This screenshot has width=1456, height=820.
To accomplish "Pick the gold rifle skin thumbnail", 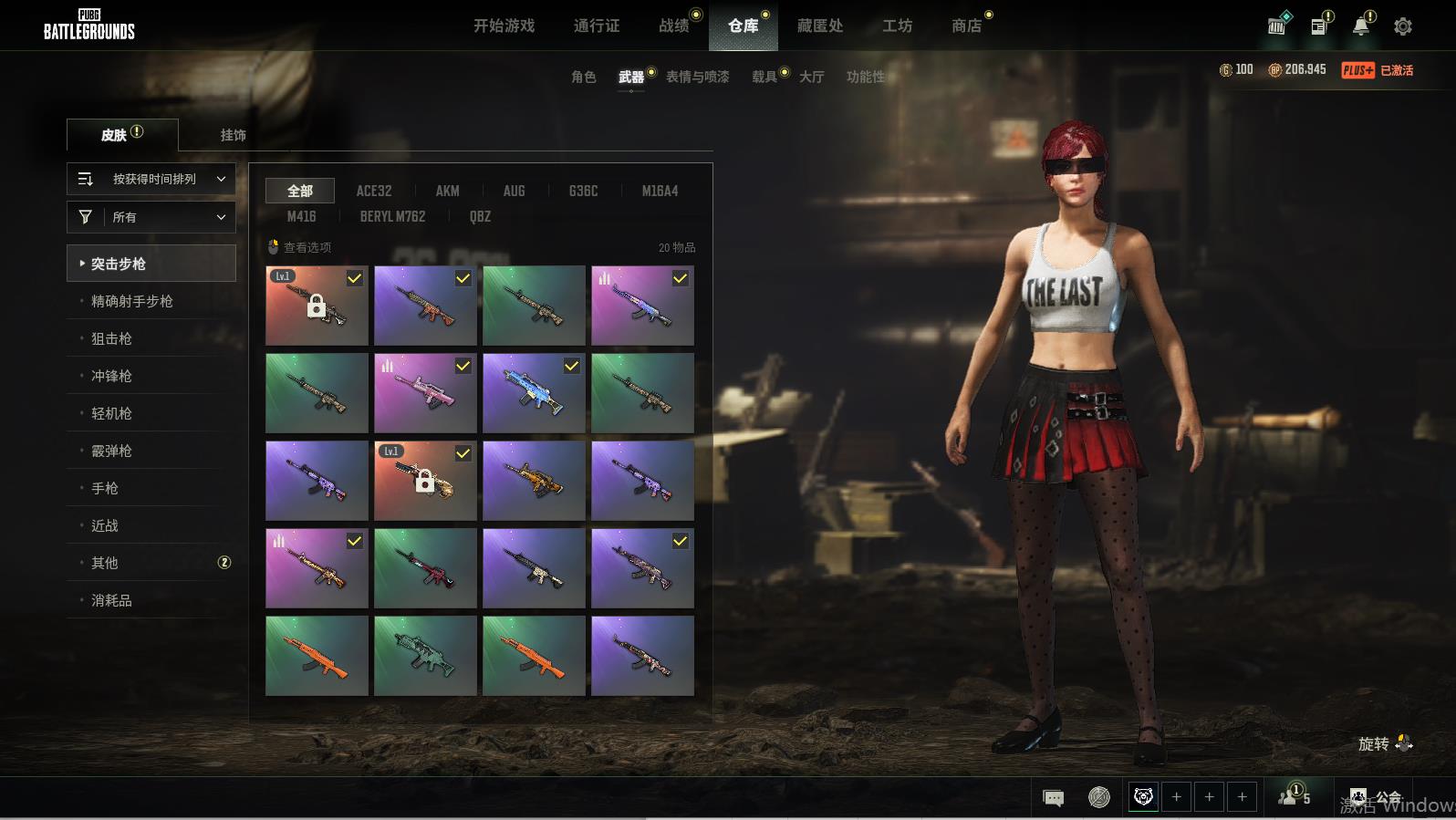I will click(534, 481).
